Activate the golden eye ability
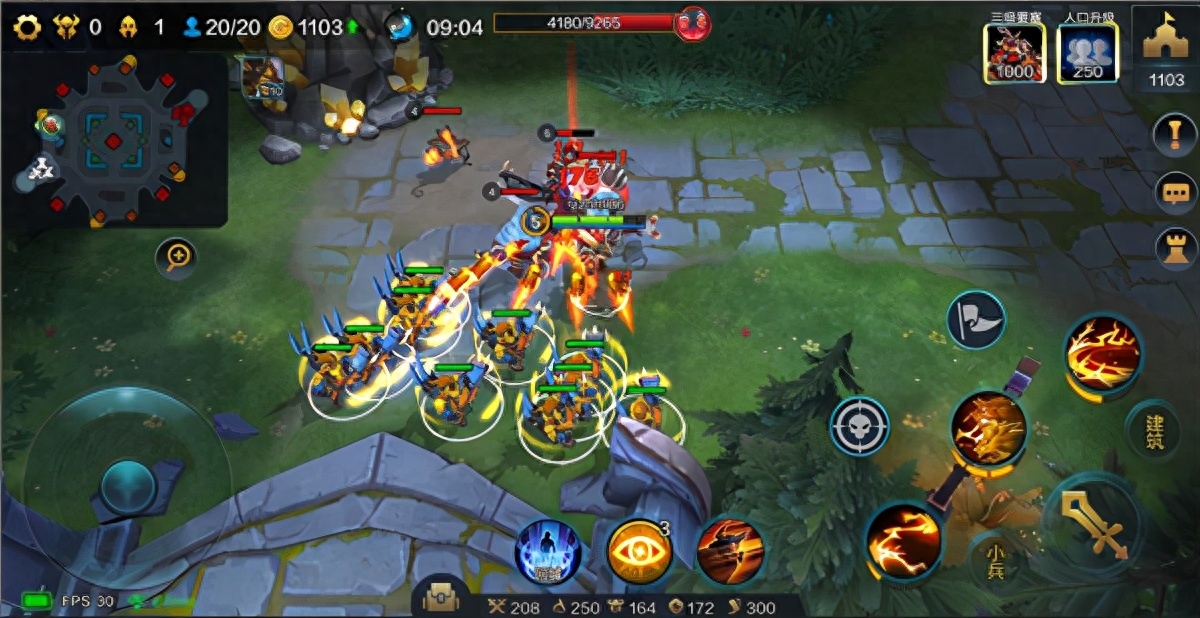Screen dimensions: 1200x618 click(639, 552)
